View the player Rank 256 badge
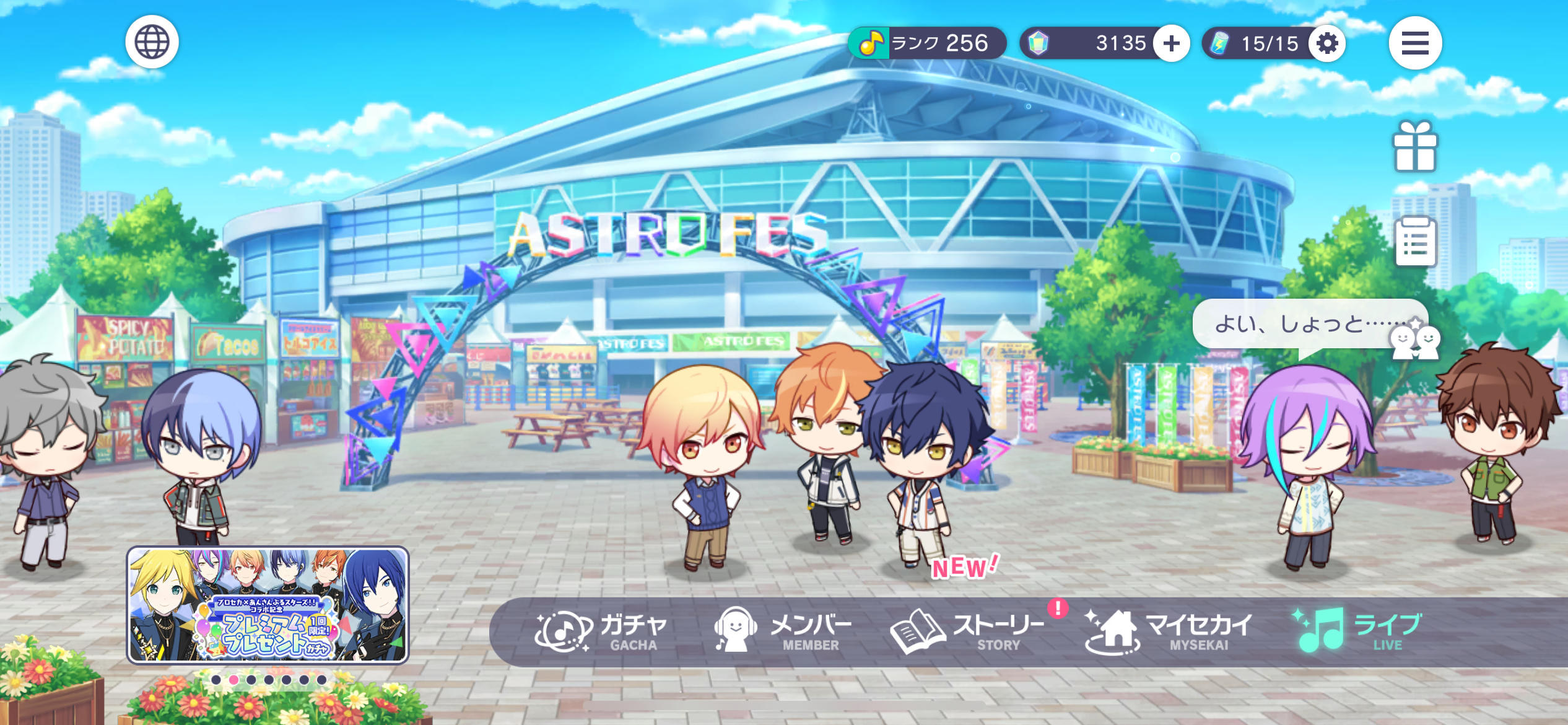Viewport: 1568px width, 725px height. tap(926, 43)
